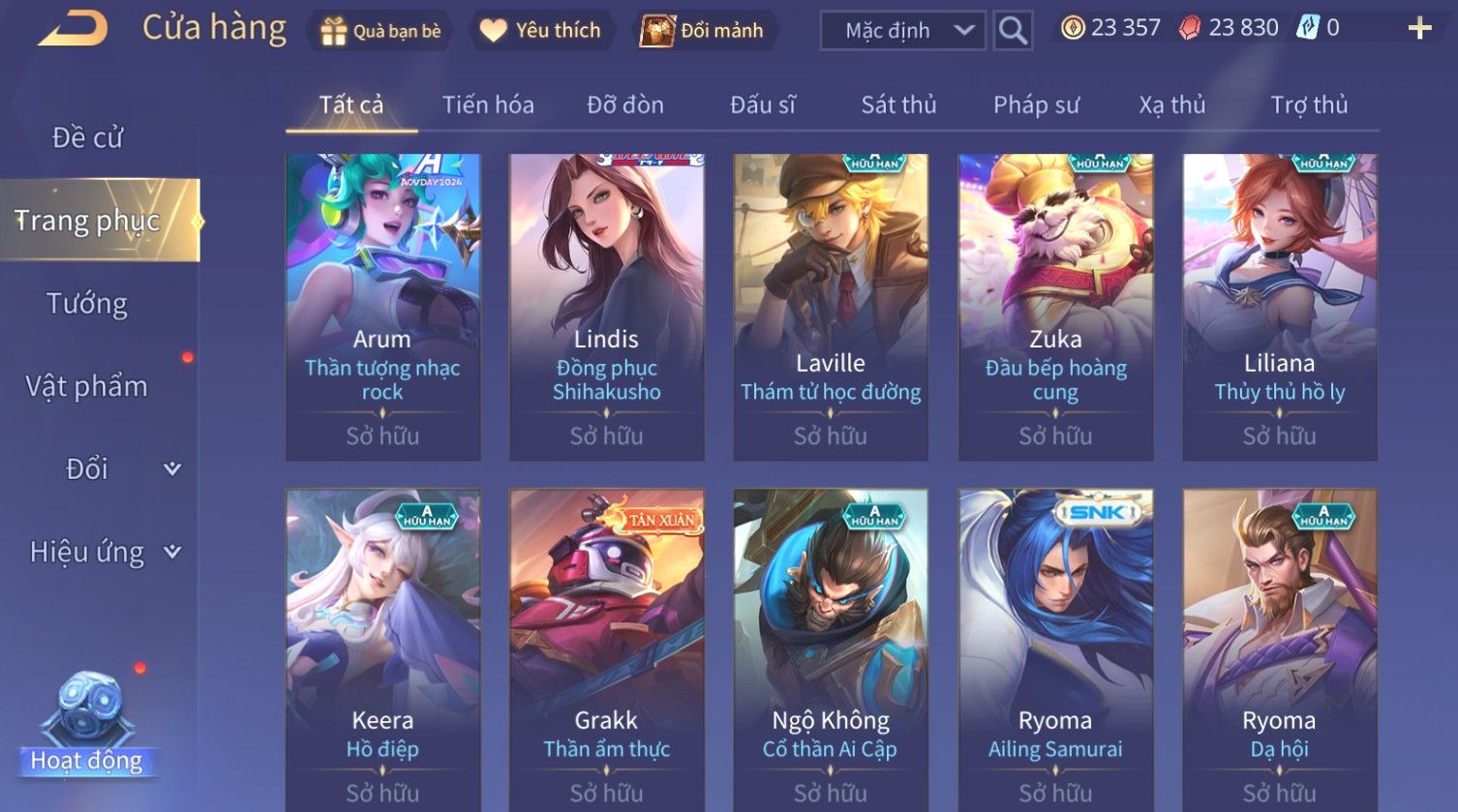Switch to the Đỡ đòn tab
The image size is (1458, 812).
tap(625, 105)
